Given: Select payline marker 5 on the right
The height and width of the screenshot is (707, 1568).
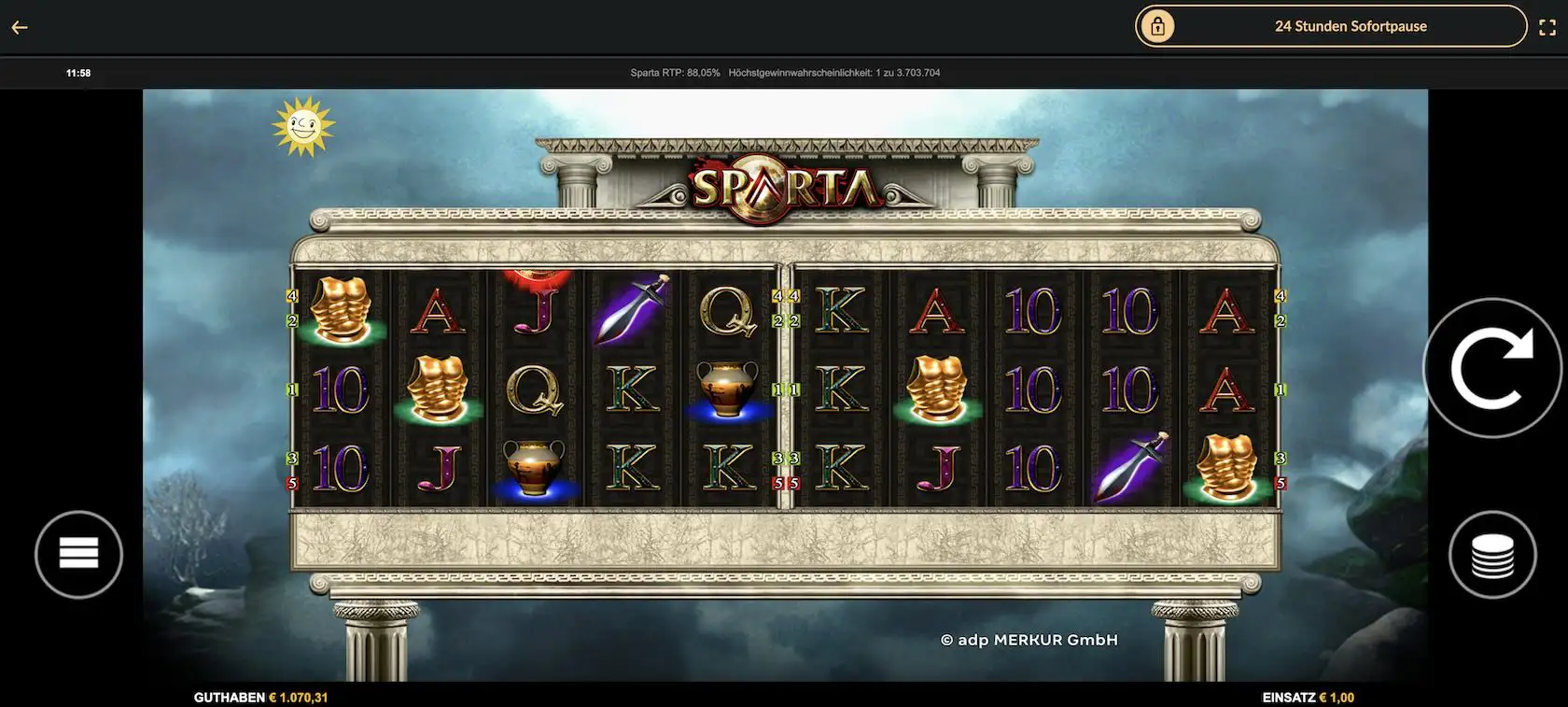Looking at the screenshot, I should coord(1280,483).
